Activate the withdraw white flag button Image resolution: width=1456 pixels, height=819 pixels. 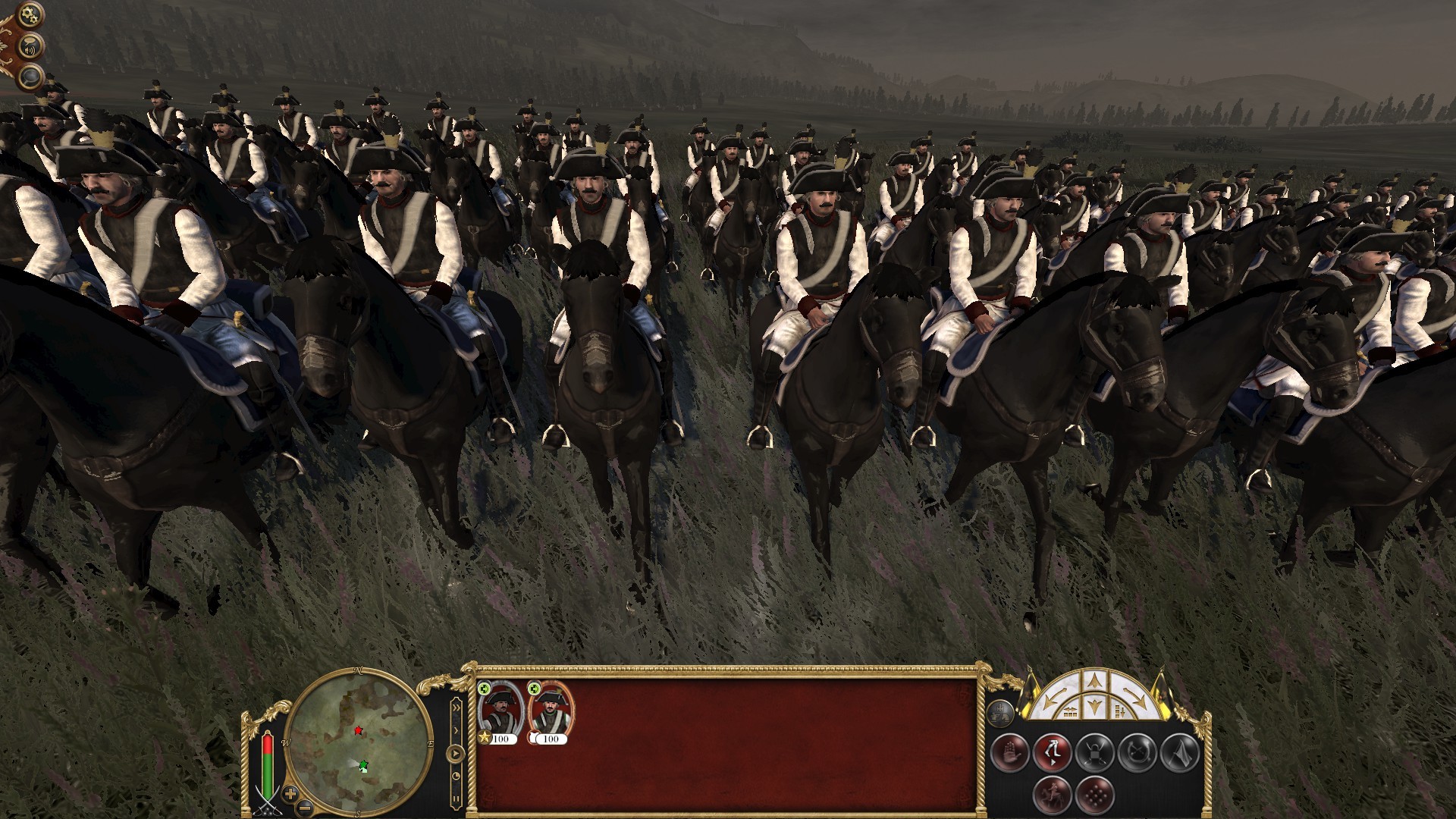pos(1180,753)
